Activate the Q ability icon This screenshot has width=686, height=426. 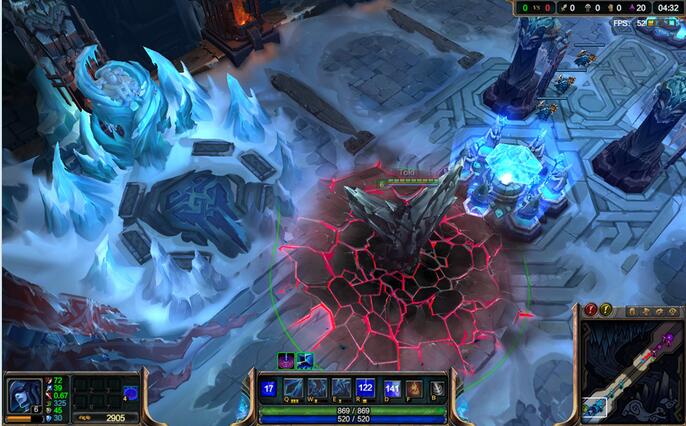(x=294, y=388)
